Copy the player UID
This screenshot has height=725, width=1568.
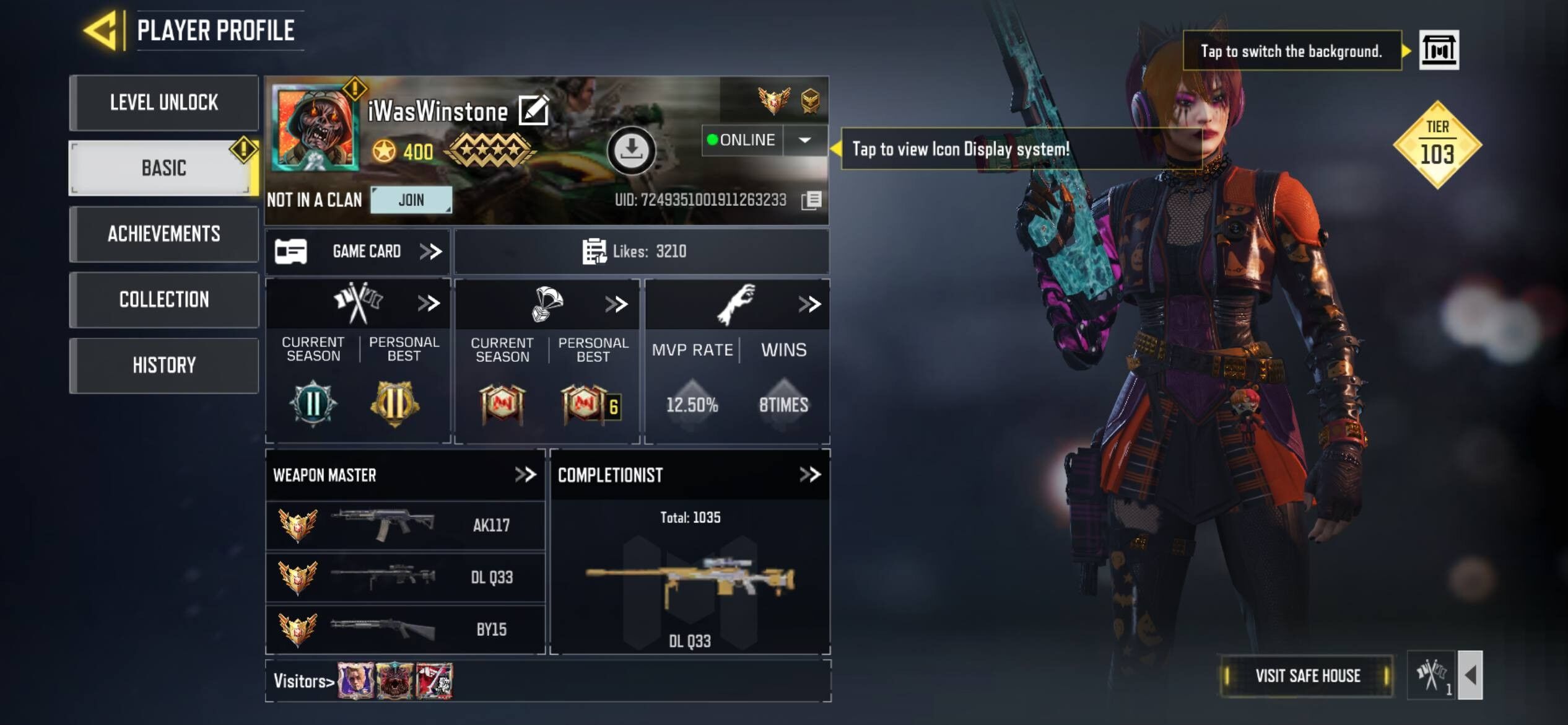click(x=811, y=200)
